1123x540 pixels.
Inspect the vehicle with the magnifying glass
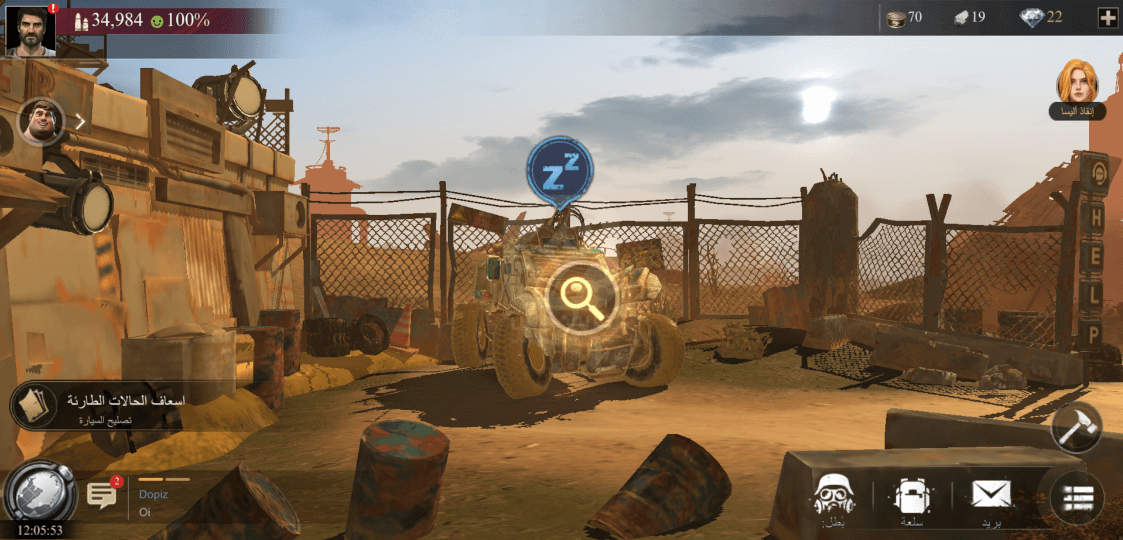[x=580, y=295]
